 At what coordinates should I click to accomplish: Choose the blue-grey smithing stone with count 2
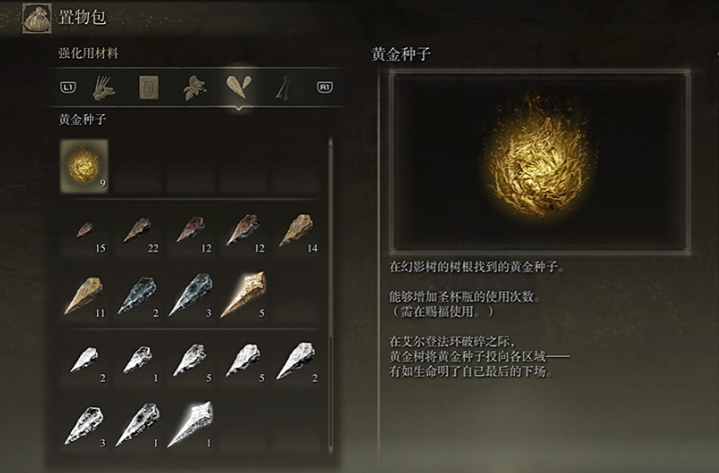[137, 296]
